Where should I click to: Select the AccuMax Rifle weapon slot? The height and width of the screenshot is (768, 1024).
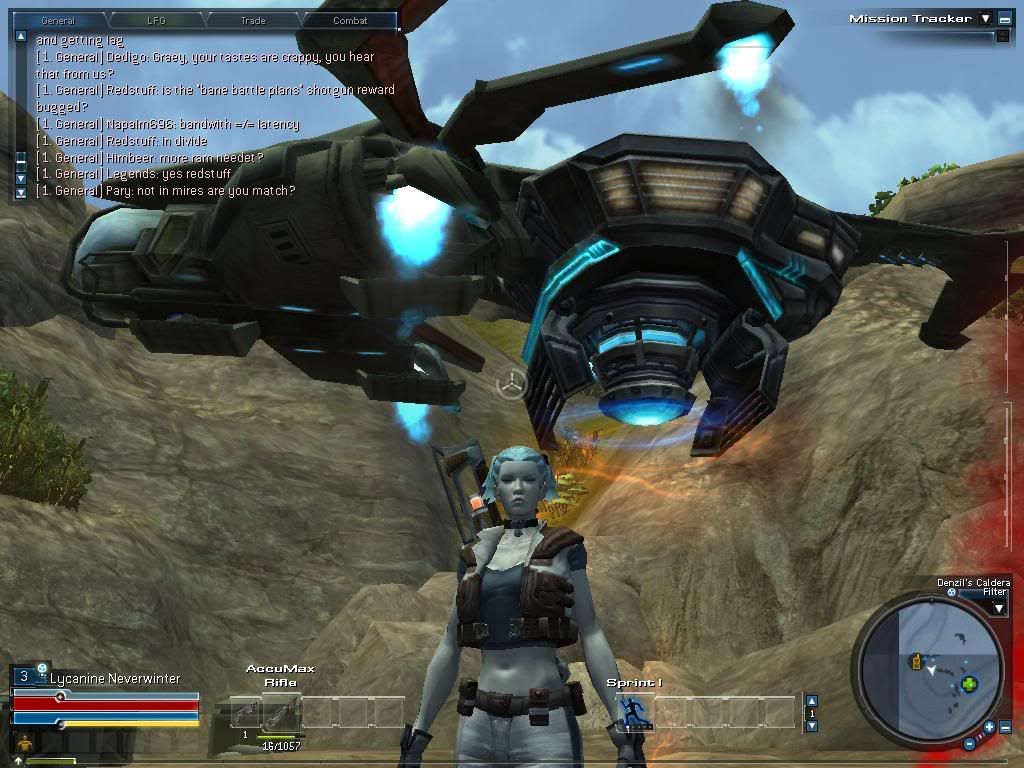click(280, 712)
